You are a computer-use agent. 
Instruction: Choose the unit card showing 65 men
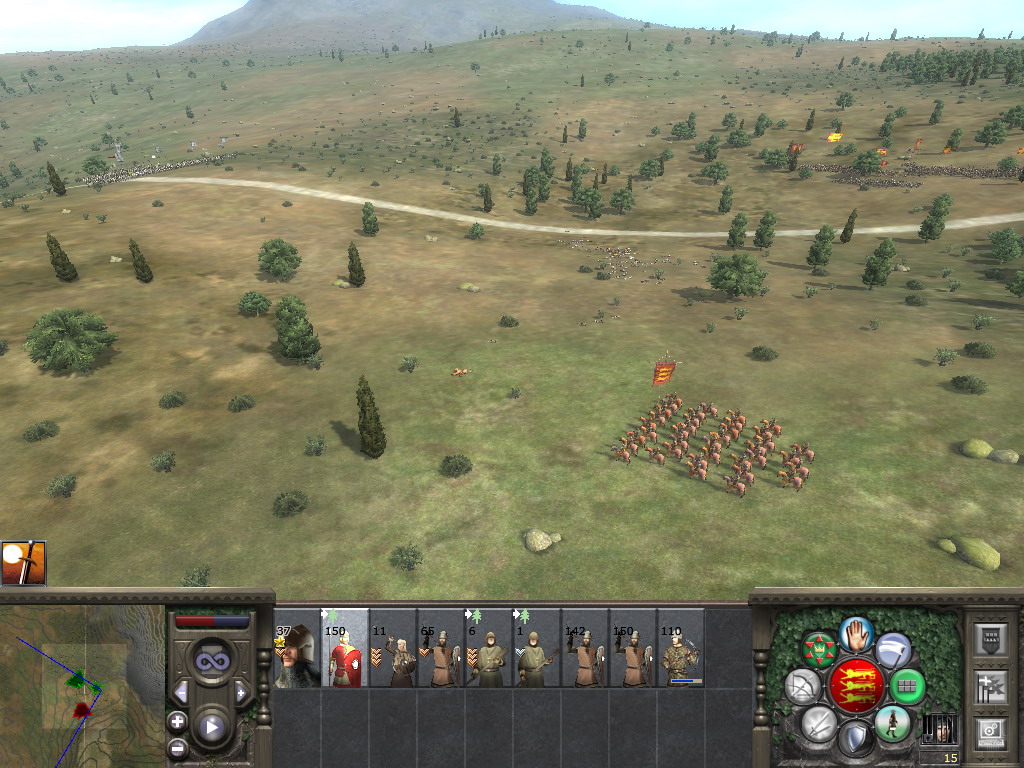pyautogui.click(x=441, y=648)
